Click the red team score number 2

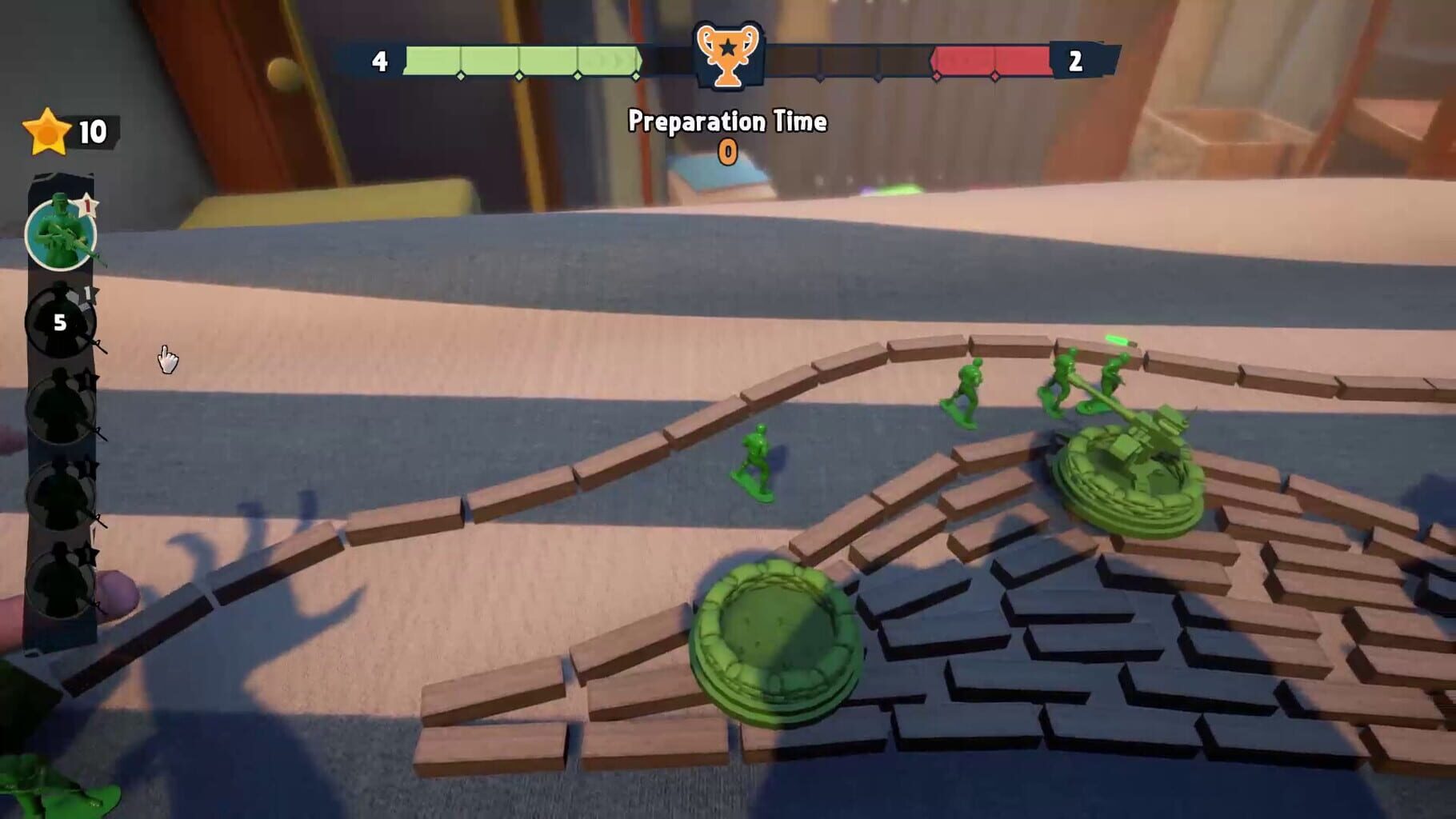point(1076,58)
